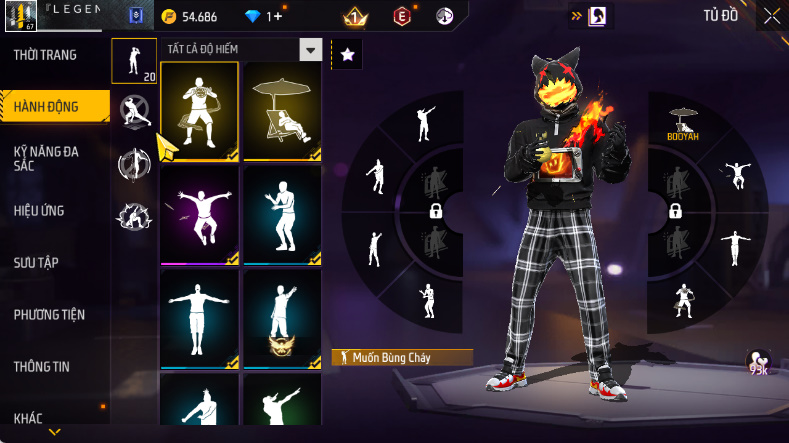Select the emote tile with gold badge
The height and width of the screenshot is (443, 789).
[282, 319]
